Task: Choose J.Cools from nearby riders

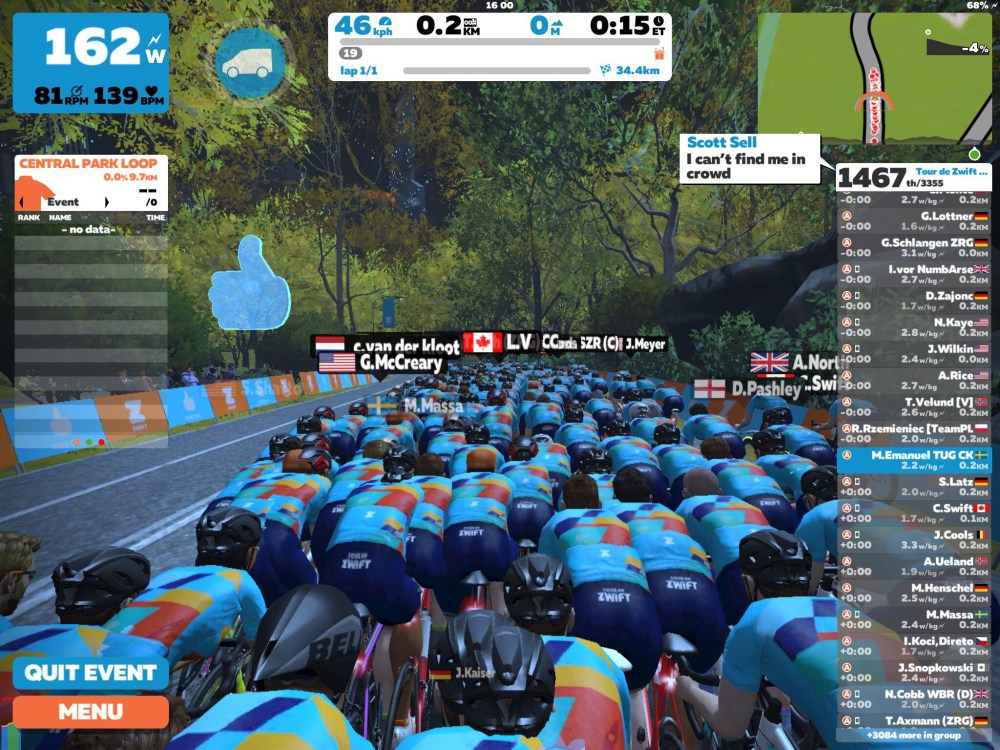Action: tap(914, 540)
